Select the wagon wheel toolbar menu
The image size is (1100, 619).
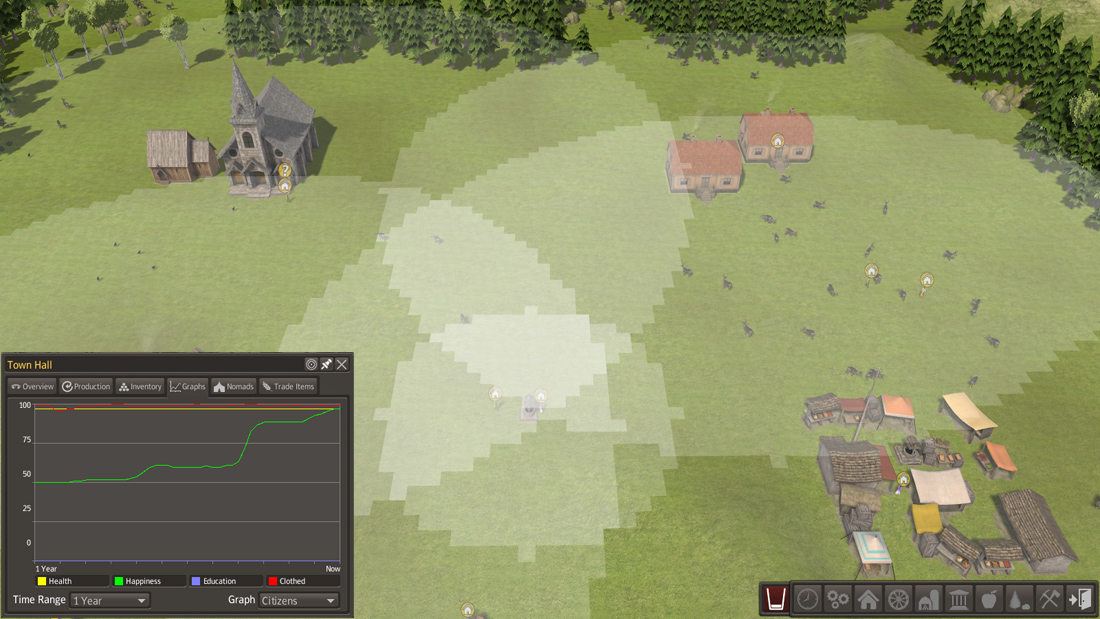[x=898, y=599]
